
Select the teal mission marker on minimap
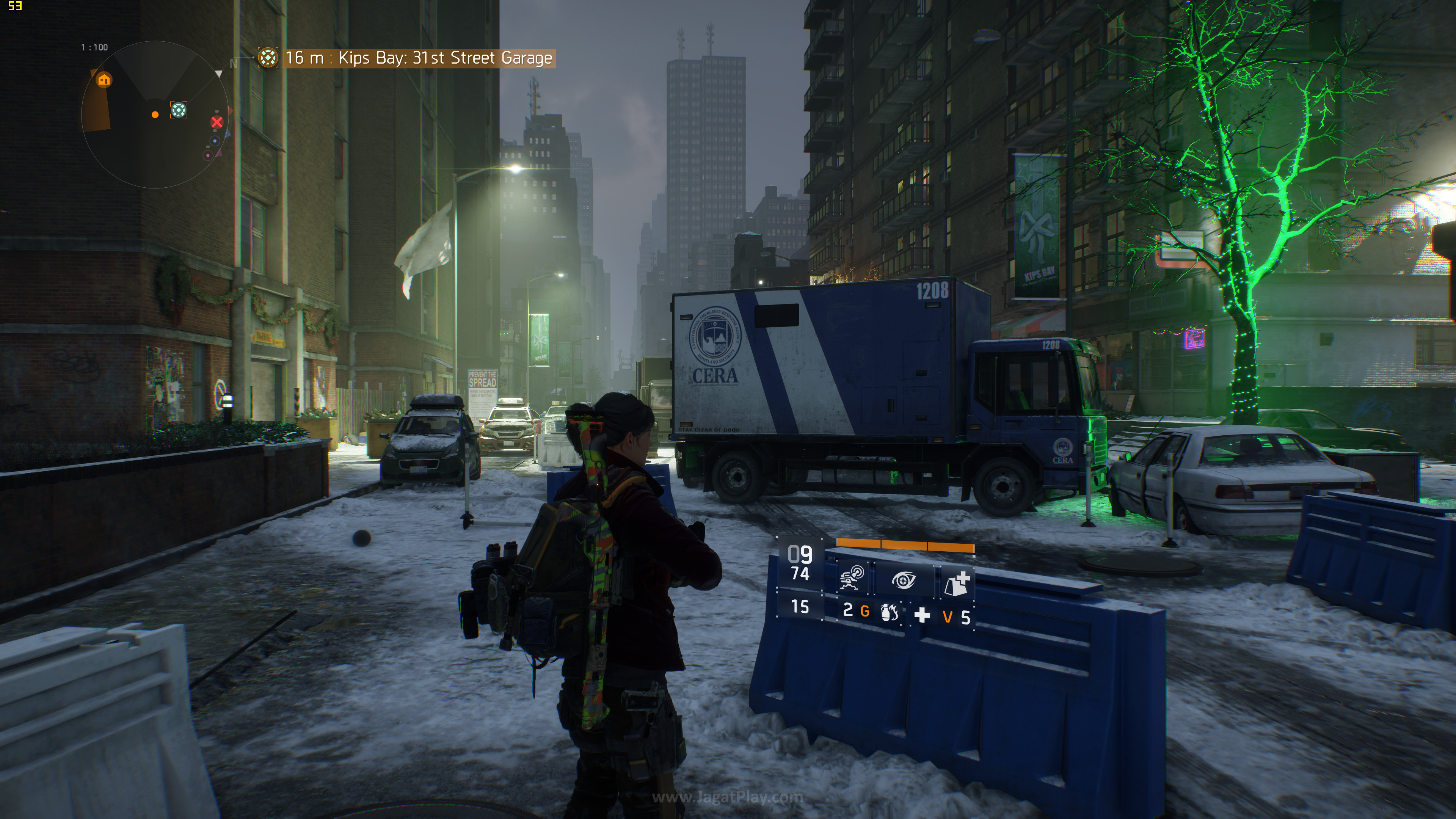[x=179, y=110]
